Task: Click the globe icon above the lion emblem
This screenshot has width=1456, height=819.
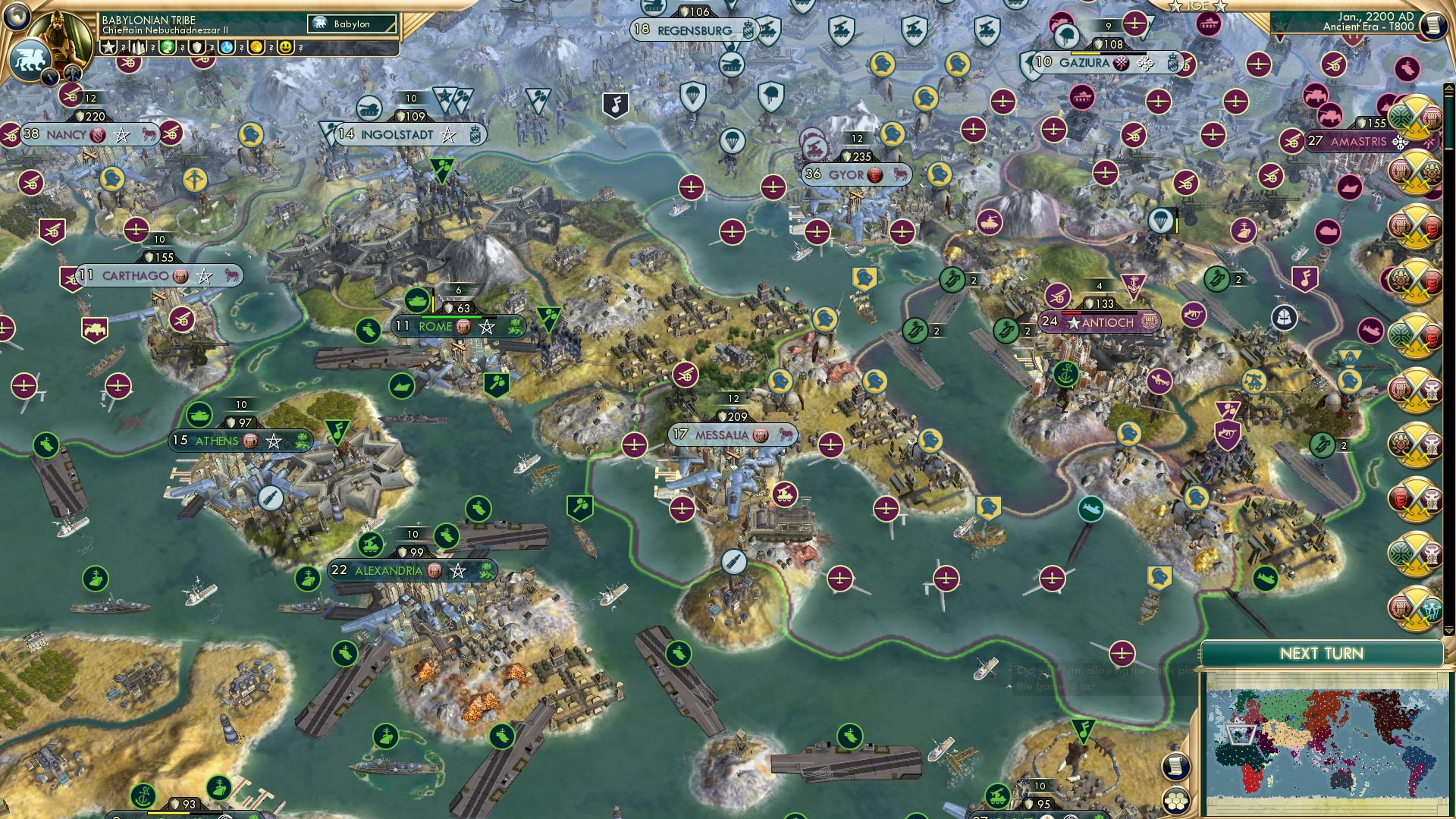Action: tap(15, 17)
